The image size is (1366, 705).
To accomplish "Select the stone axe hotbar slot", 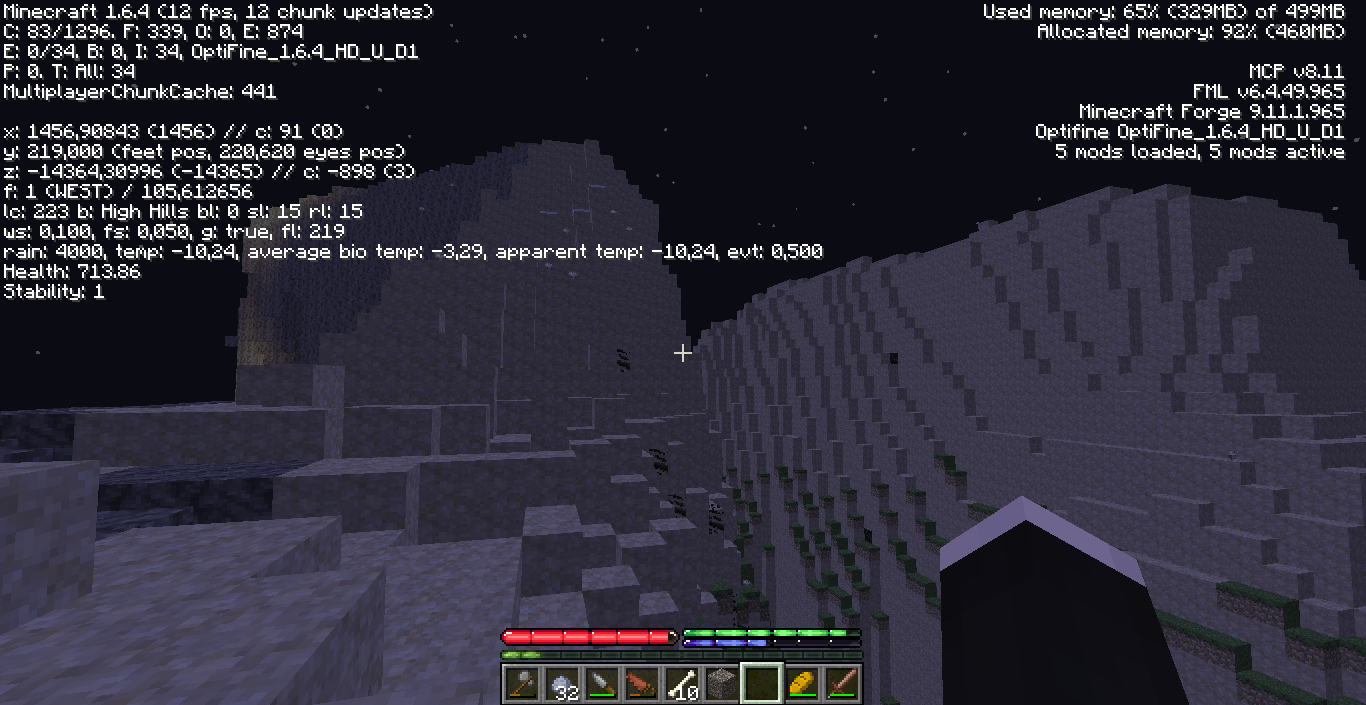I will [521, 684].
